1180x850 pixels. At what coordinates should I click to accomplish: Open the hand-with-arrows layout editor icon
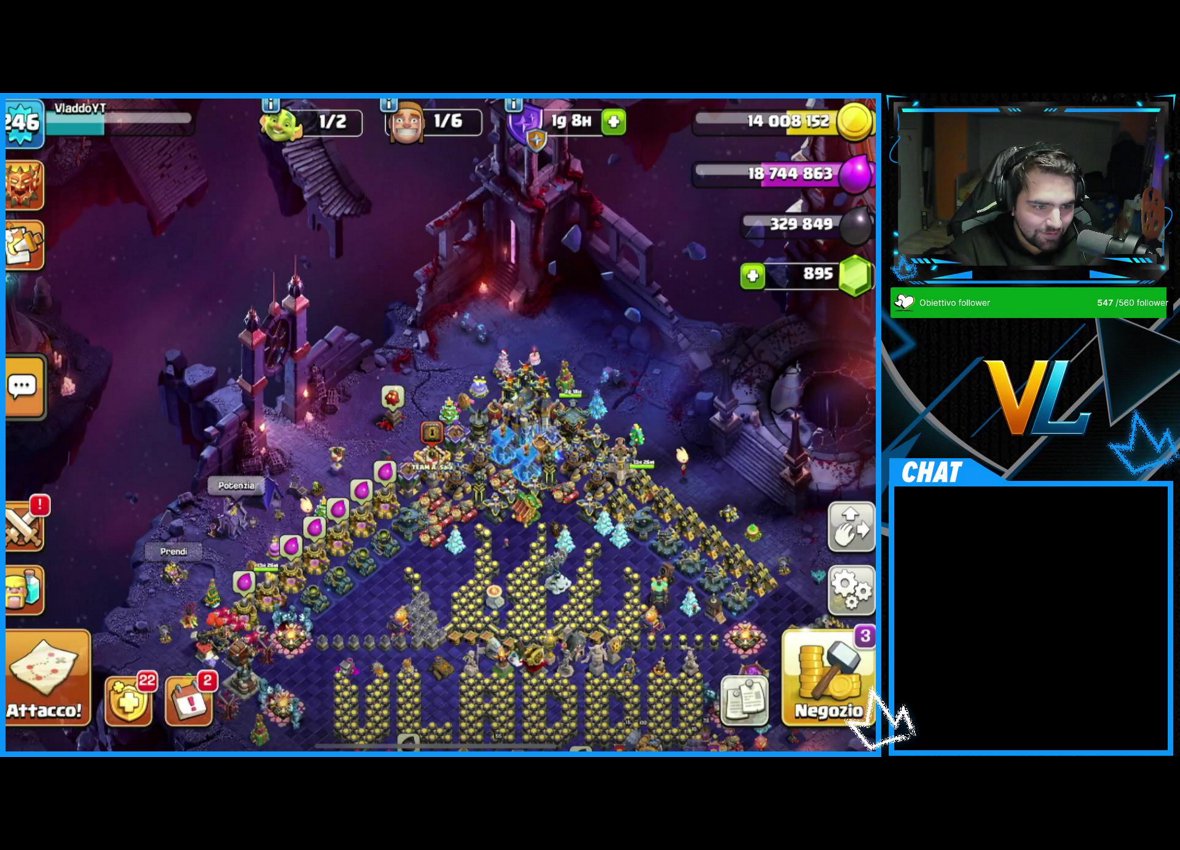click(851, 526)
